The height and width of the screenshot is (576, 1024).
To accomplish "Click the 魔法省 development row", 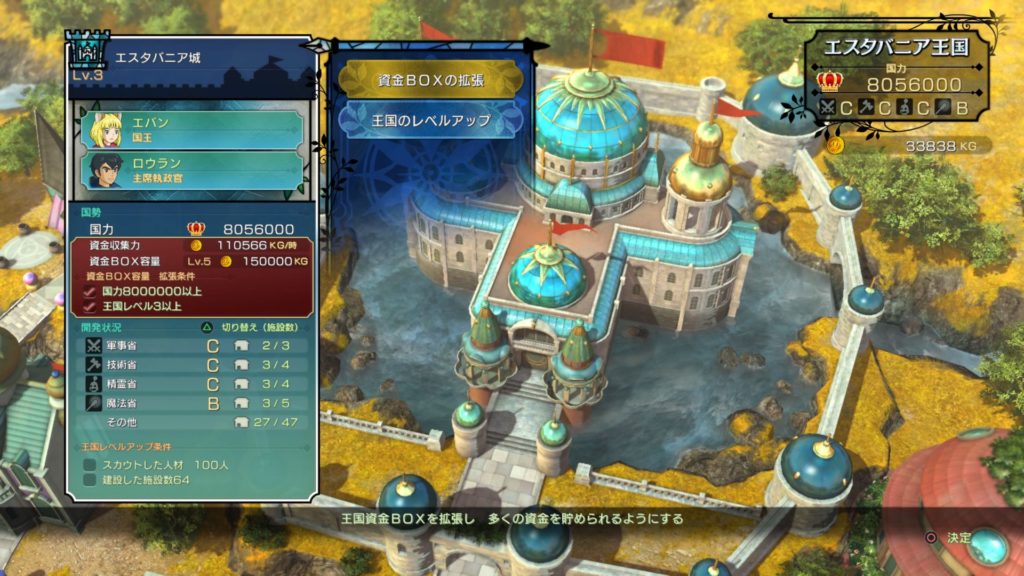I will point(190,403).
